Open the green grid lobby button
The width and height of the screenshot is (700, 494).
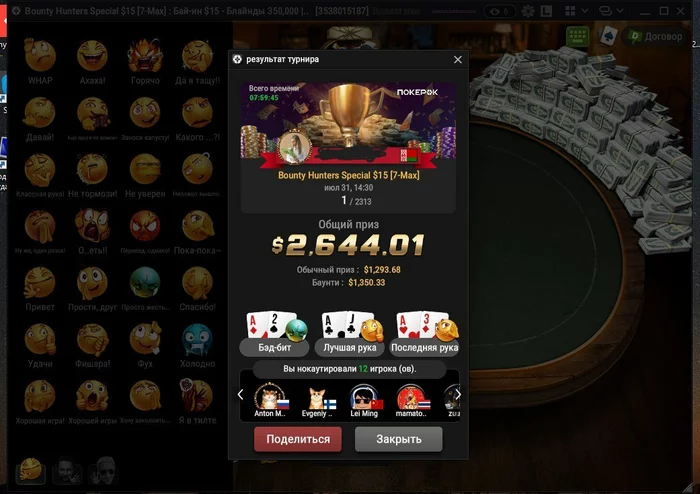click(576, 36)
